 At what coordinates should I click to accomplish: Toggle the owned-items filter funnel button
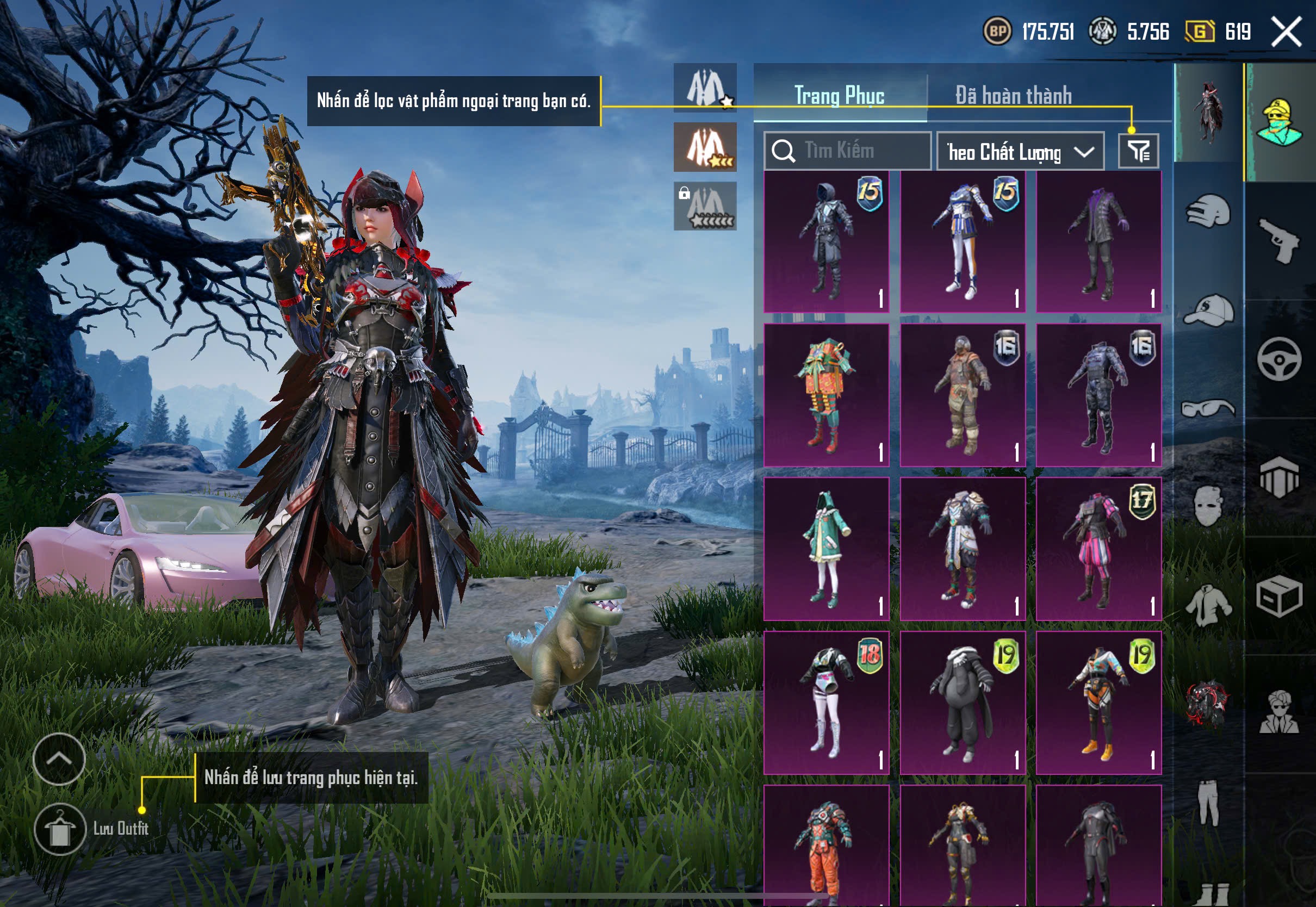coord(1138,151)
